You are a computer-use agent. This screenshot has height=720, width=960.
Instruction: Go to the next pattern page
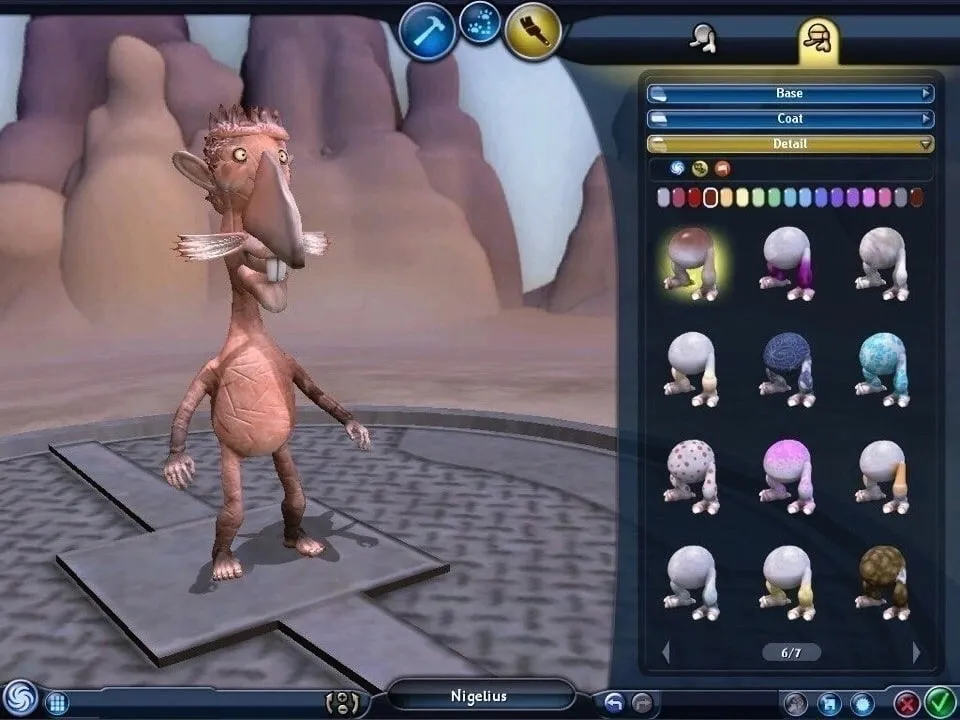pos(916,653)
